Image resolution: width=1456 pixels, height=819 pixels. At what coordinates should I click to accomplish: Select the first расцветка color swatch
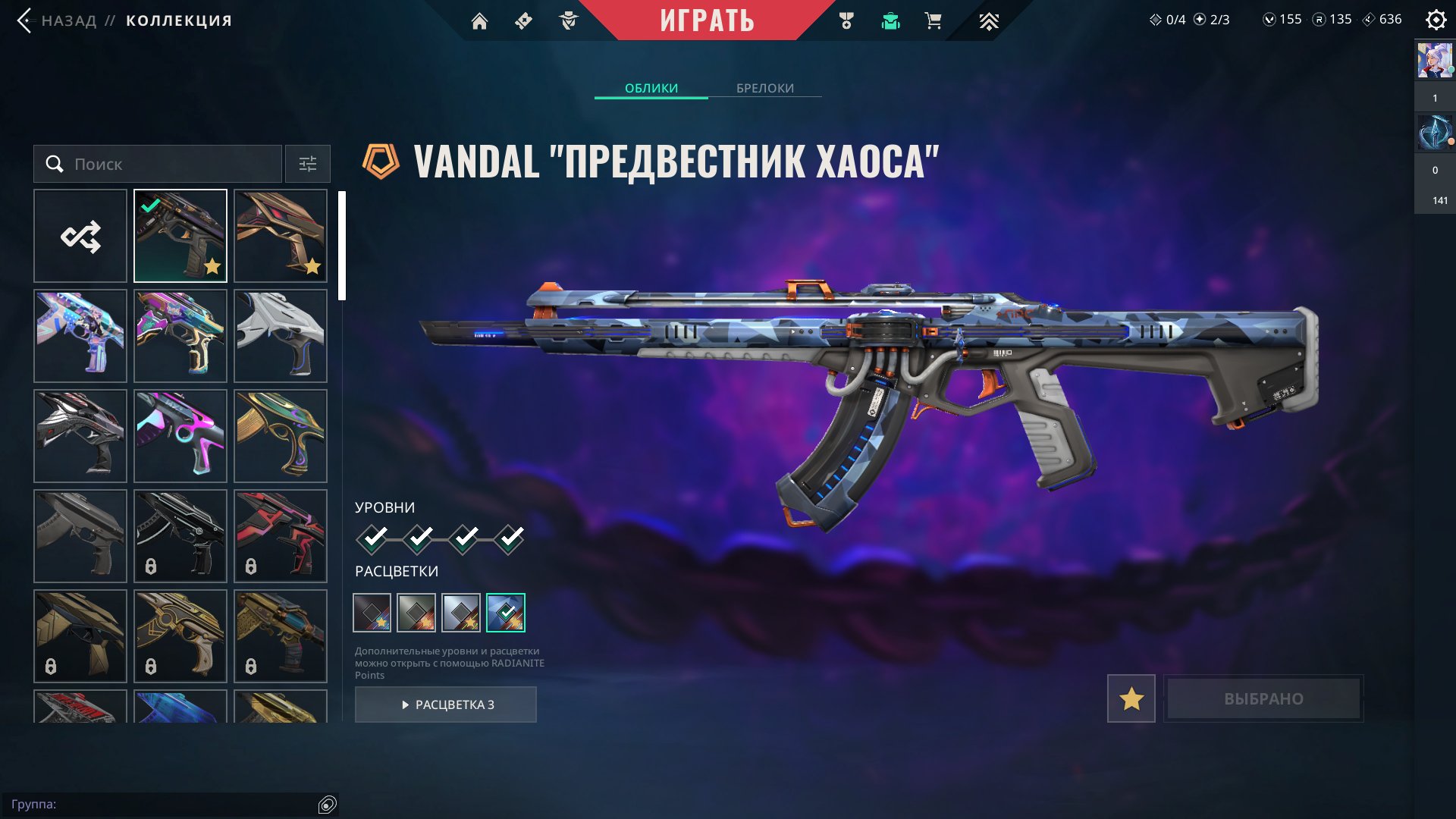pos(371,613)
